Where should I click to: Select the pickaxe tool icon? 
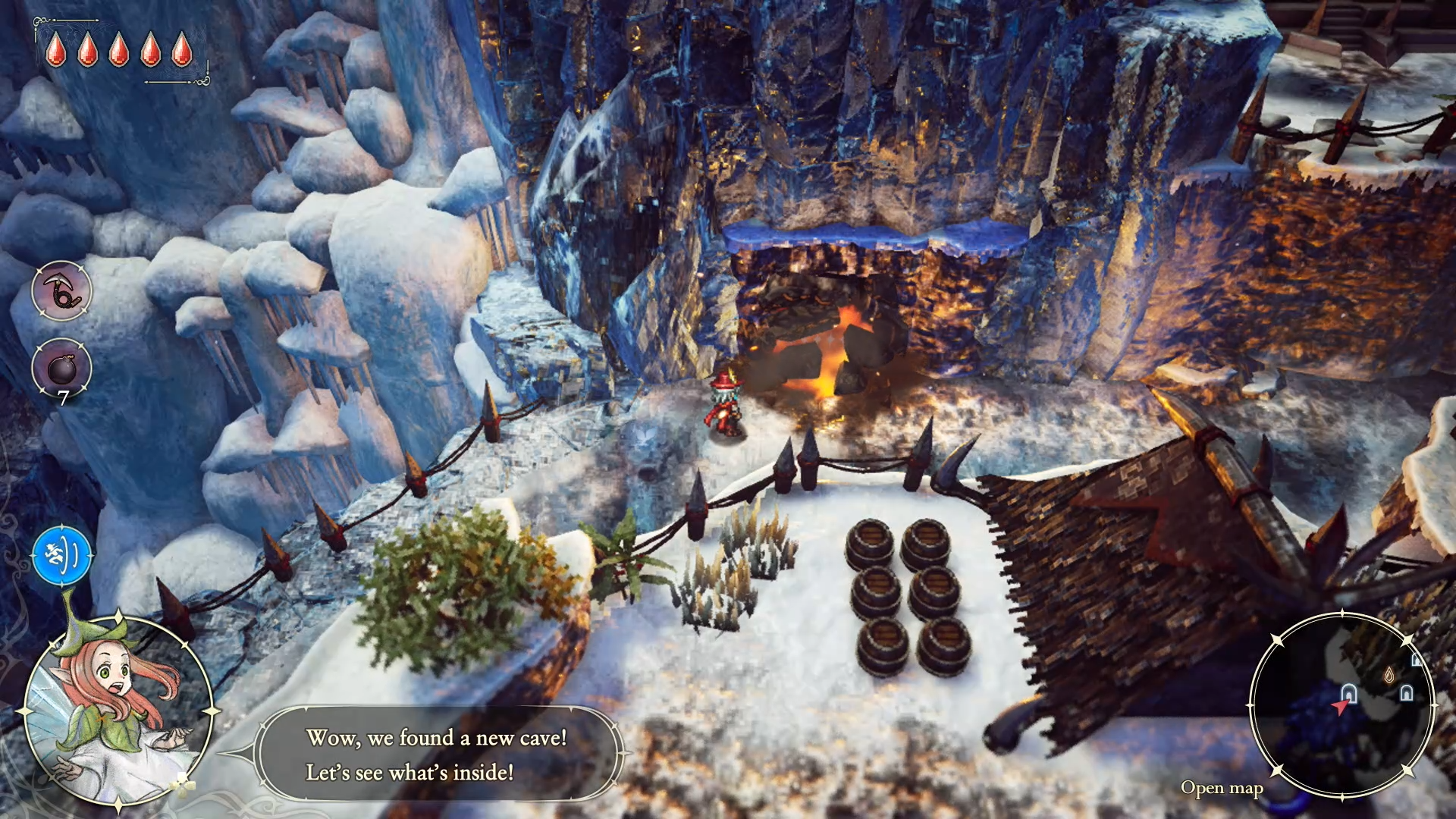click(61, 291)
